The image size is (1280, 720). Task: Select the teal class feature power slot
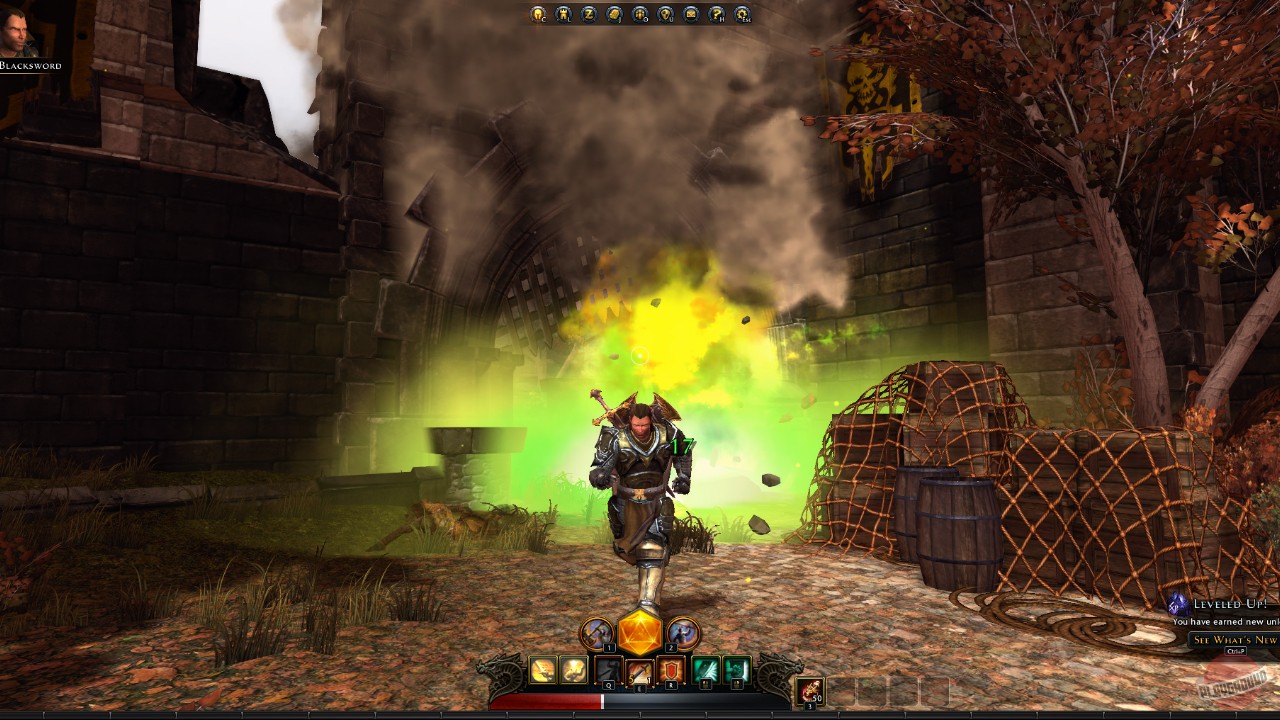pyautogui.click(x=705, y=668)
